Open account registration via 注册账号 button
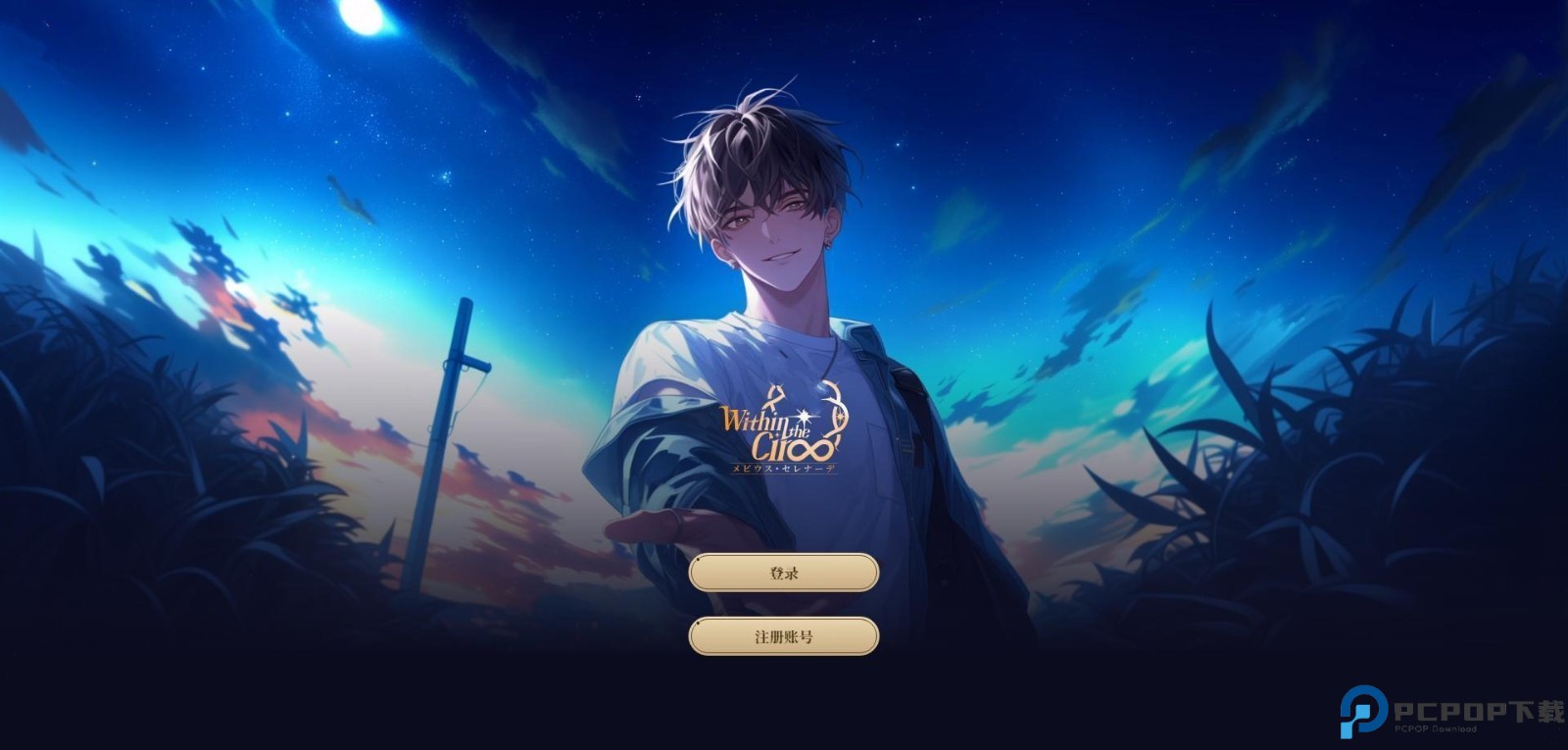 [784, 636]
